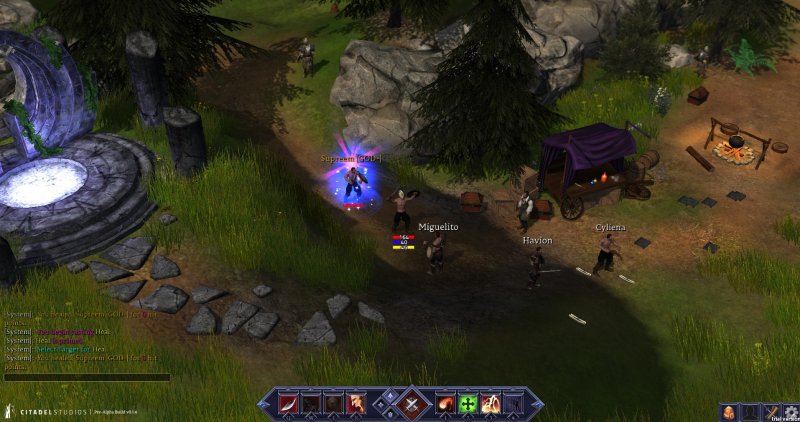This screenshot has height=422, width=800.
Task: Trigger the flame burst ability
Action: point(490,404)
